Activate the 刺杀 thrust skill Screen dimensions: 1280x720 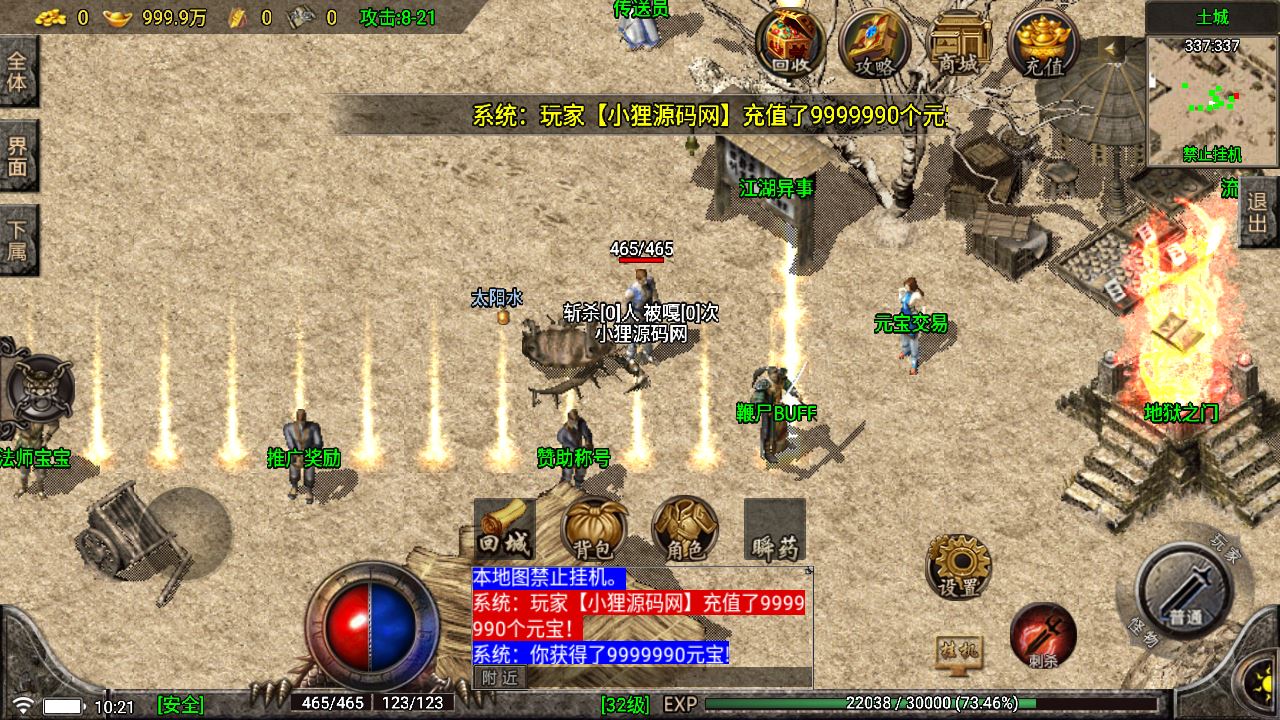pyautogui.click(x=1042, y=637)
